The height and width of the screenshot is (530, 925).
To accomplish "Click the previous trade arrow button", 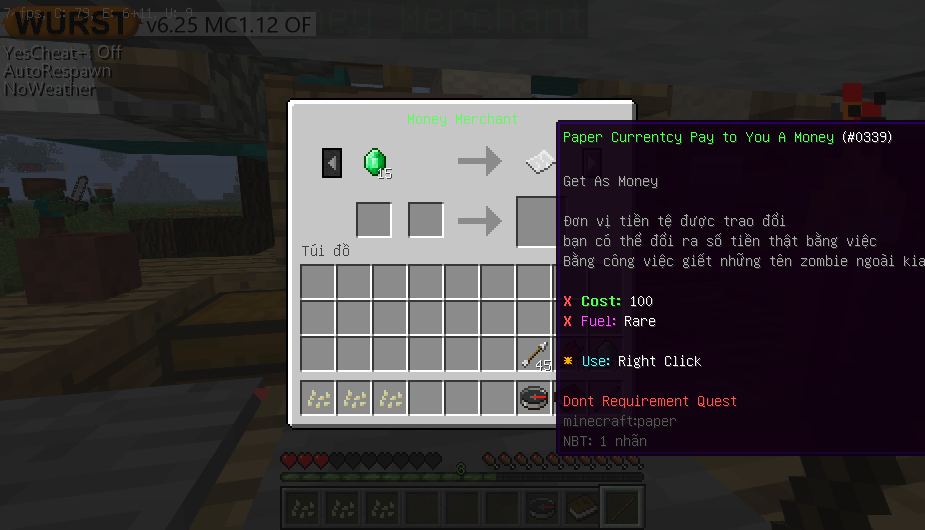I will pos(332,163).
